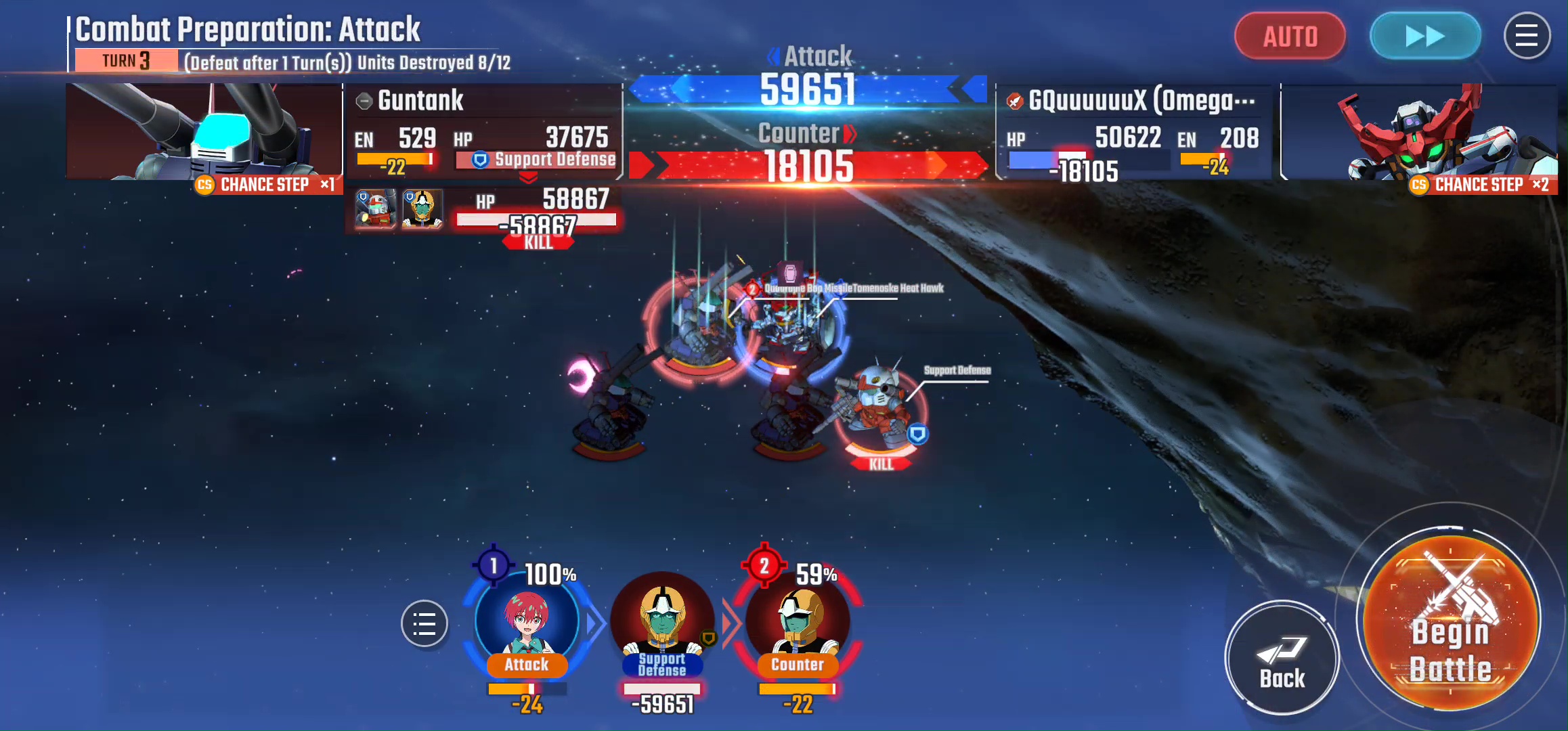The height and width of the screenshot is (731, 1568).
Task: Click the support defense unit thumbnail
Action: tap(375, 209)
